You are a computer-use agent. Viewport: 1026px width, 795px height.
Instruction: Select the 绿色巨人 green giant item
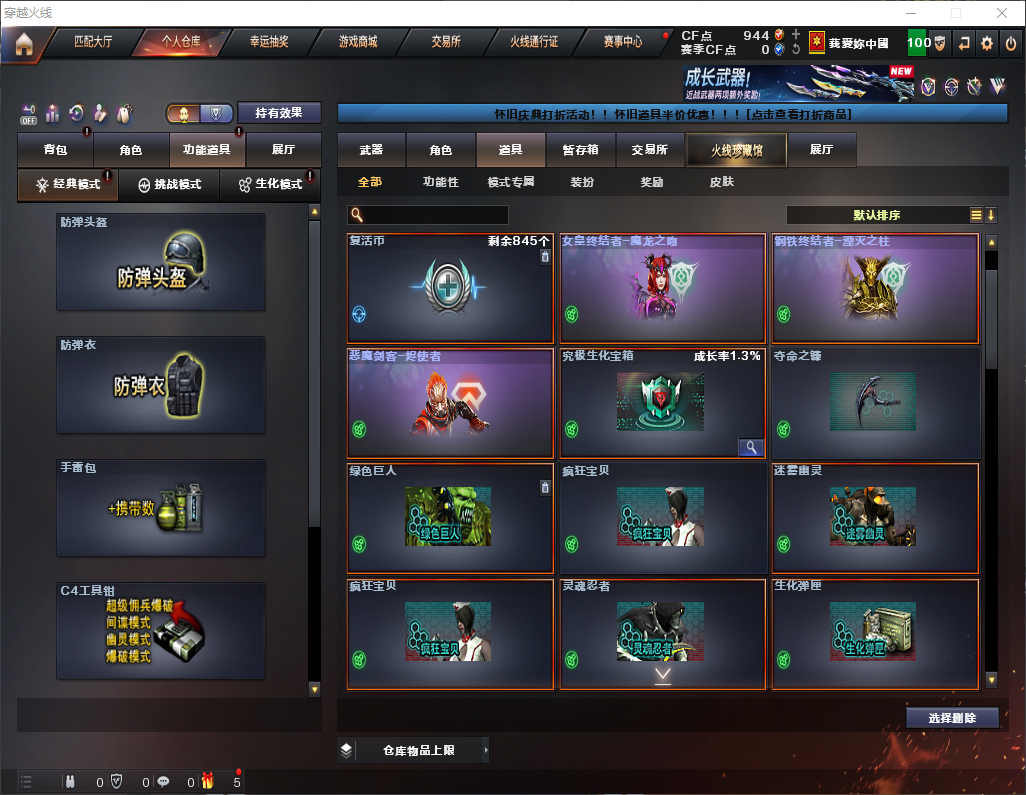pos(450,517)
